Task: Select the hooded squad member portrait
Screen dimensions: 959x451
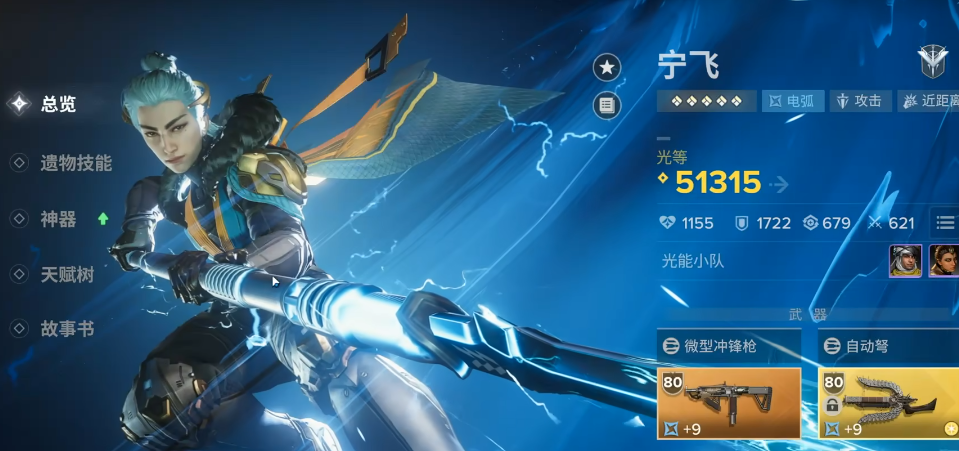Action: 906,261
